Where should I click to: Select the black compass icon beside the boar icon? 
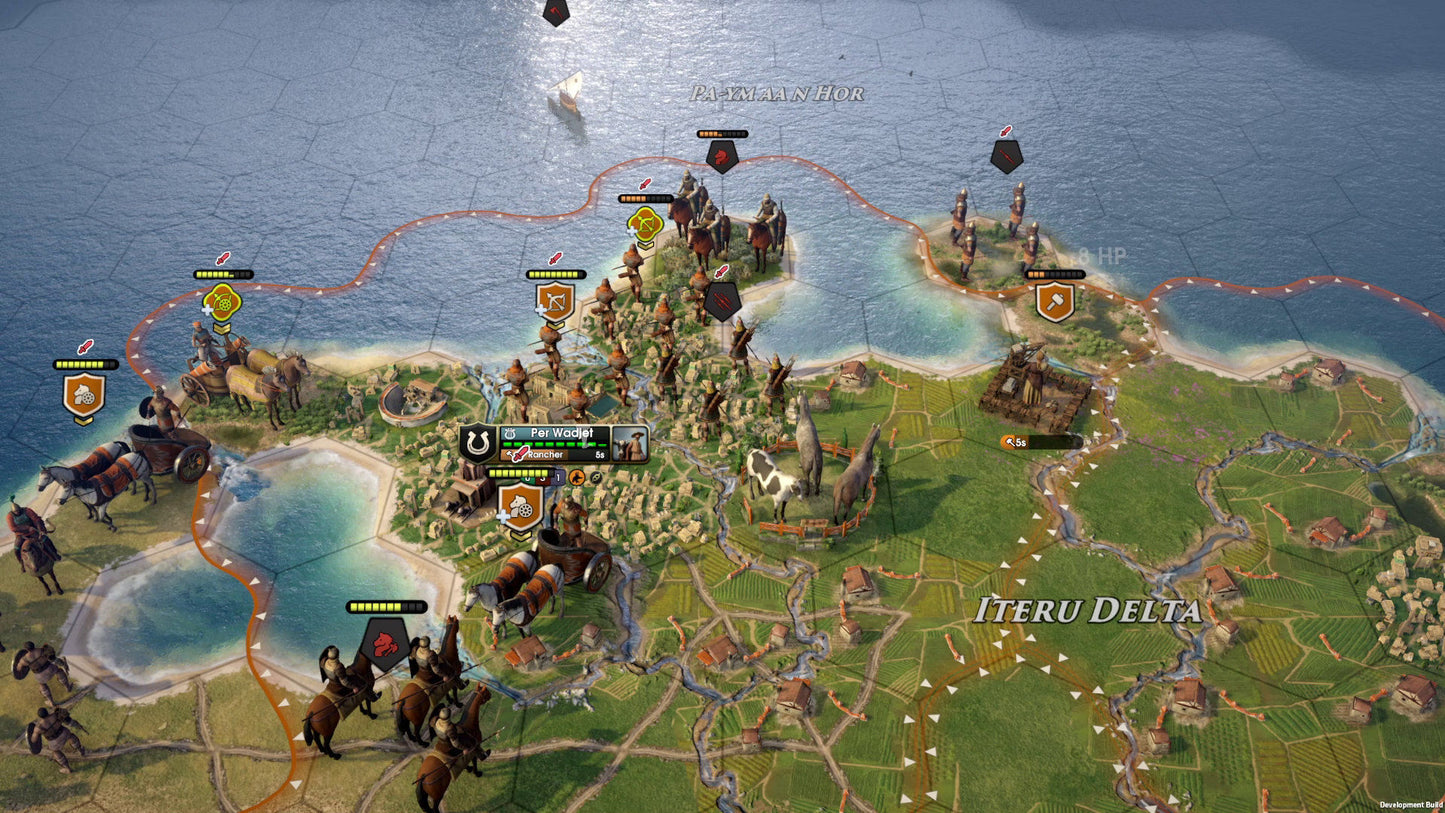point(595,477)
